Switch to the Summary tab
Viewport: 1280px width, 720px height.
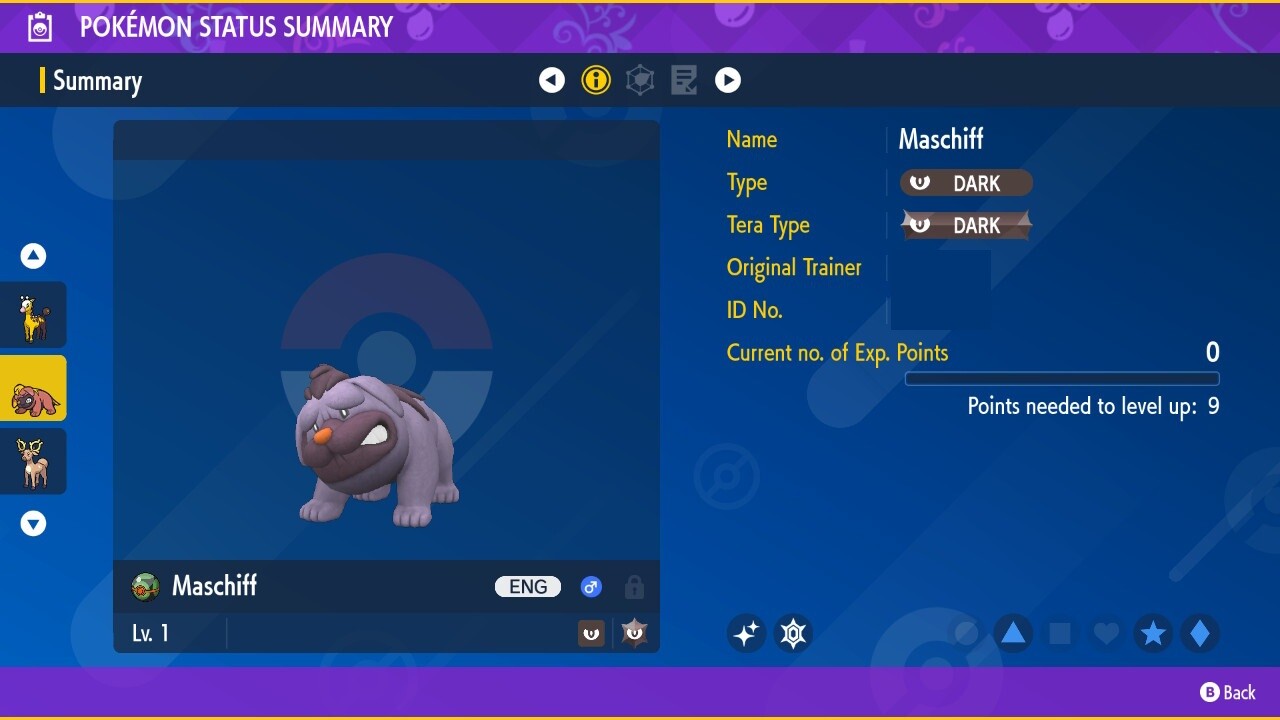[x=97, y=81]
